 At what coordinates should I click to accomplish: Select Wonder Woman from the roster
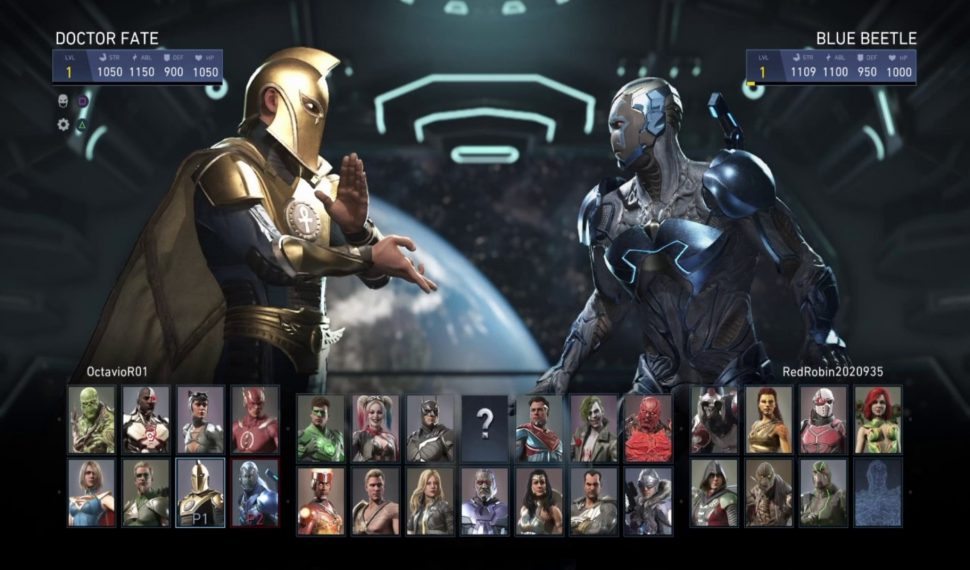539,500
